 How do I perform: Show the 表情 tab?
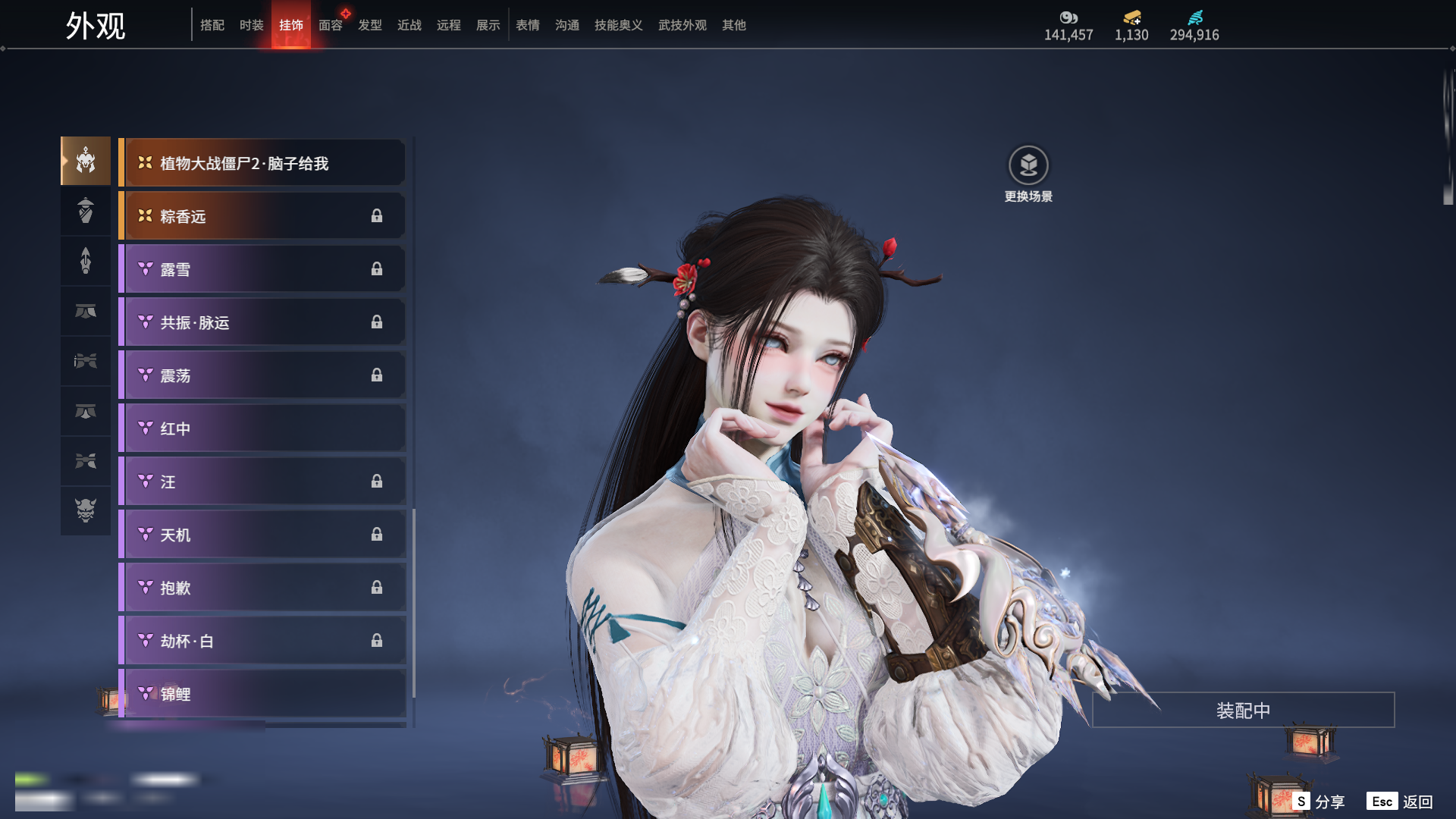(x=528, y=25)
